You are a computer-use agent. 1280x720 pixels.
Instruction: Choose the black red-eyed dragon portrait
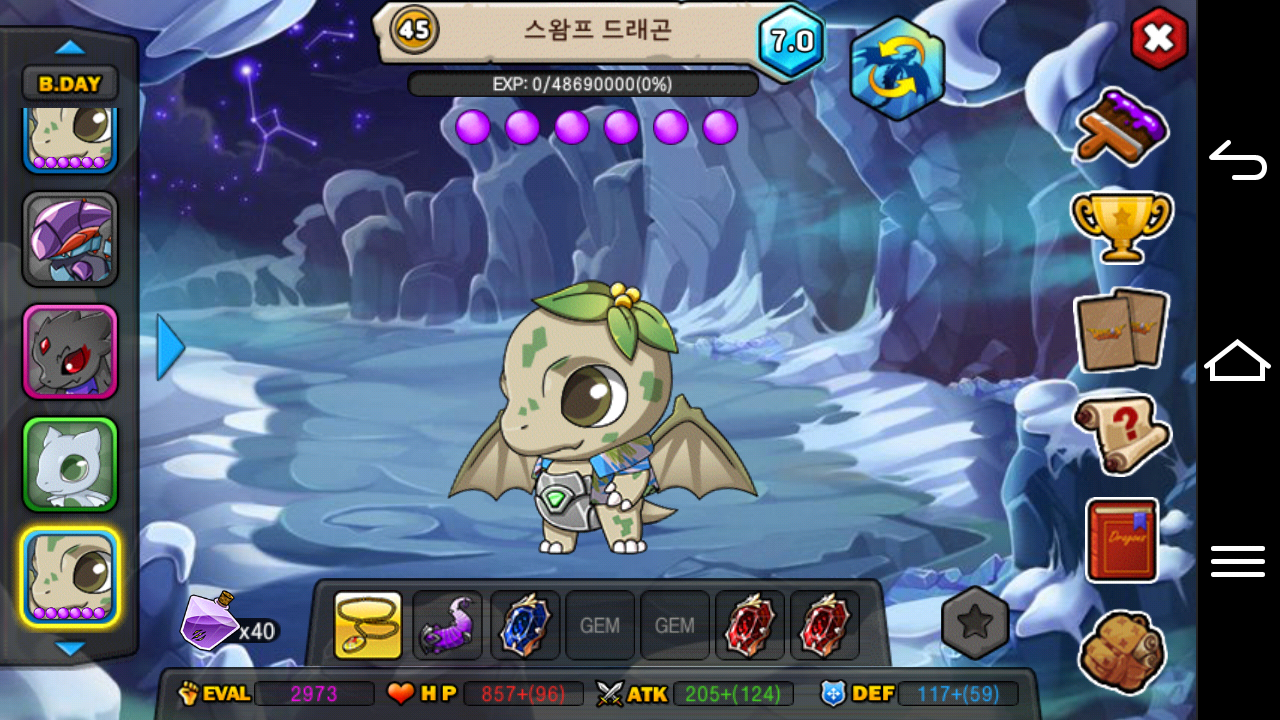(x=70, y=352)
